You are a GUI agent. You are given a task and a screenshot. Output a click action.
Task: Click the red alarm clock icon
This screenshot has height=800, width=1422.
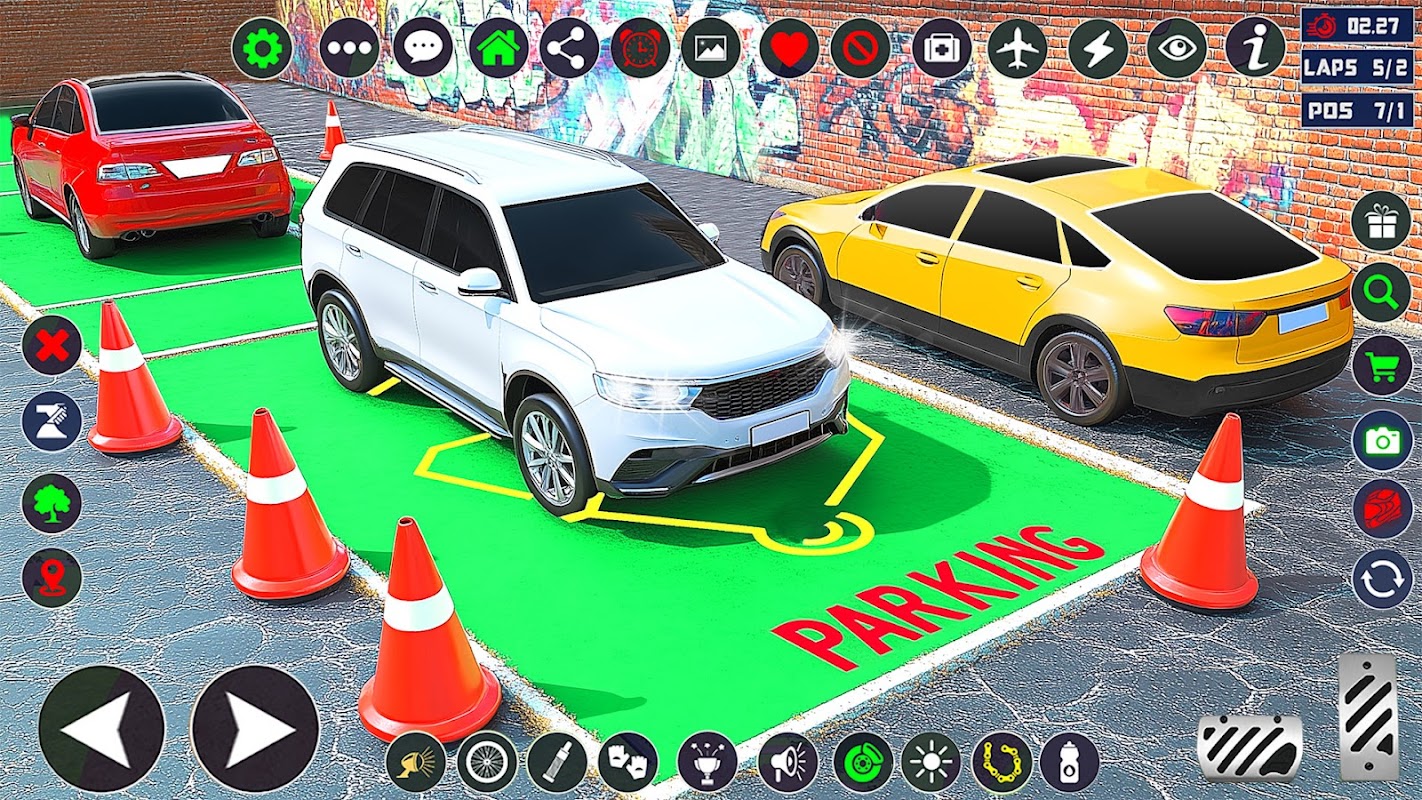[640, 49]
